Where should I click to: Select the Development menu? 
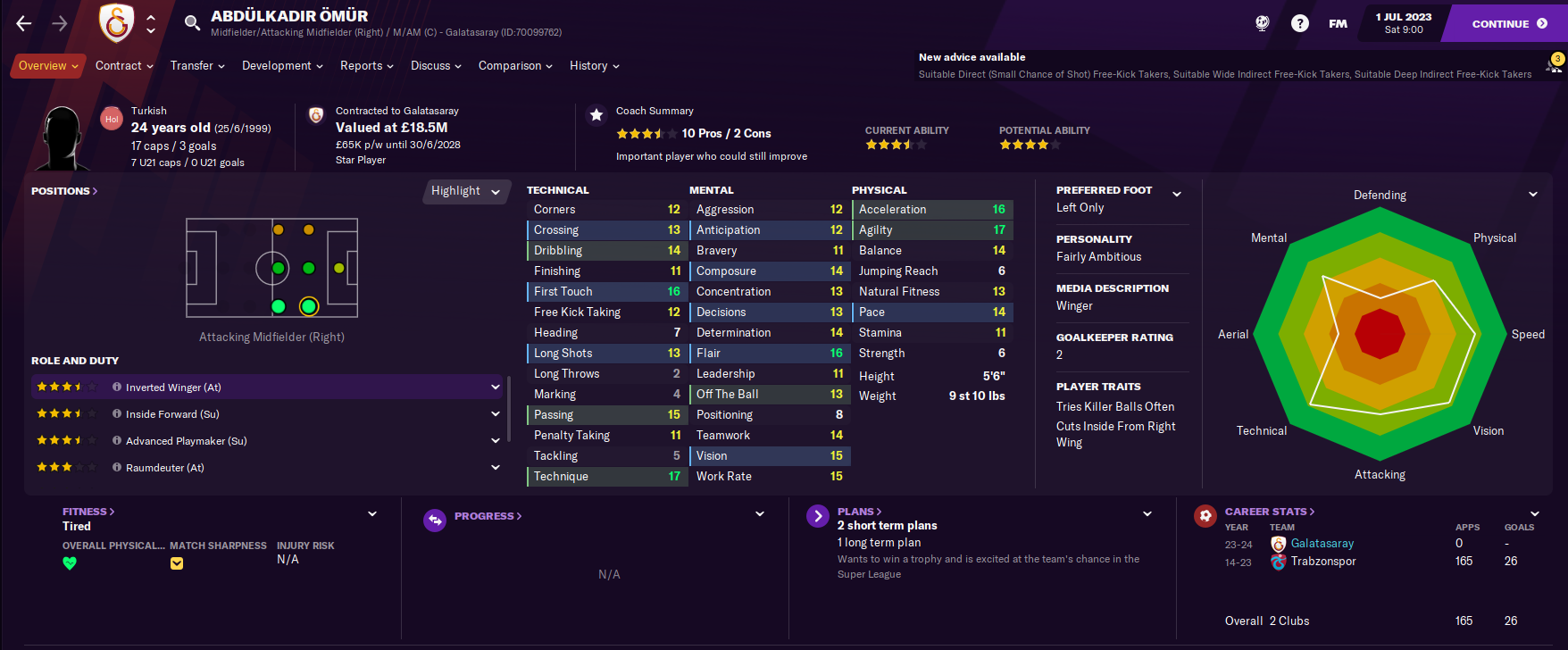[x=282, y=66]
